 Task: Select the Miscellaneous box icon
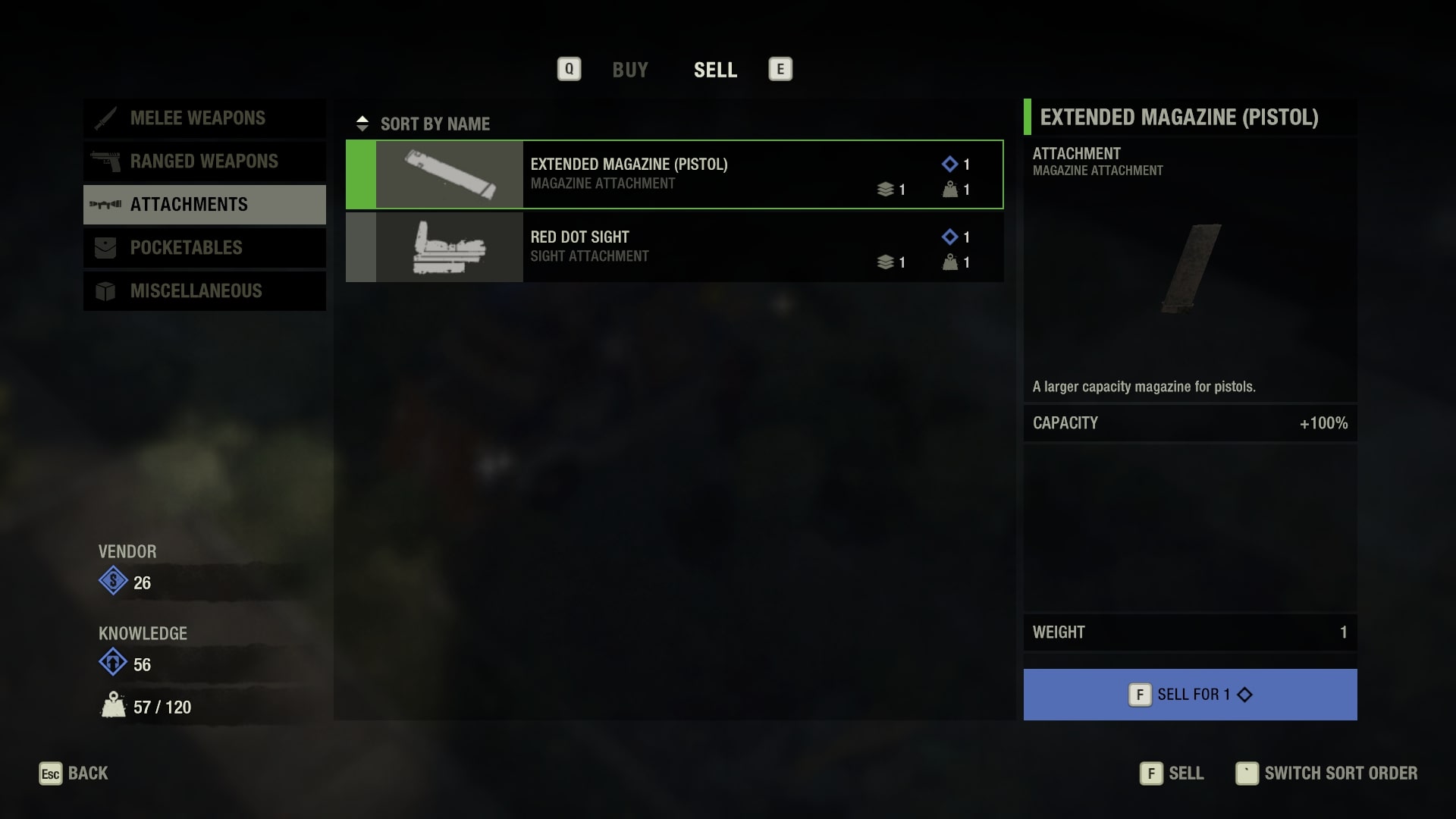107,290
